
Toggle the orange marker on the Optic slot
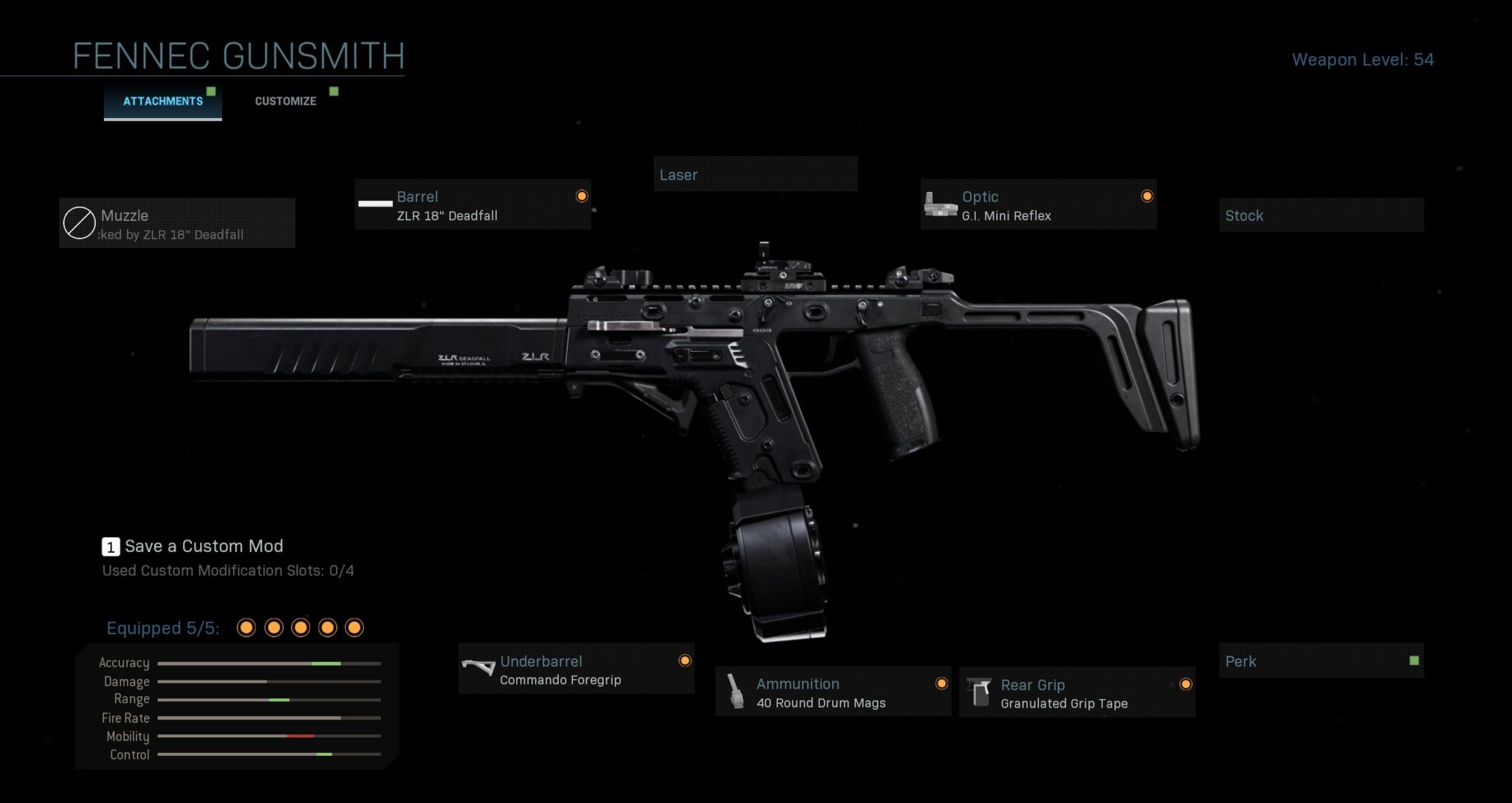pyautogui.click(x=1147, y=196)
